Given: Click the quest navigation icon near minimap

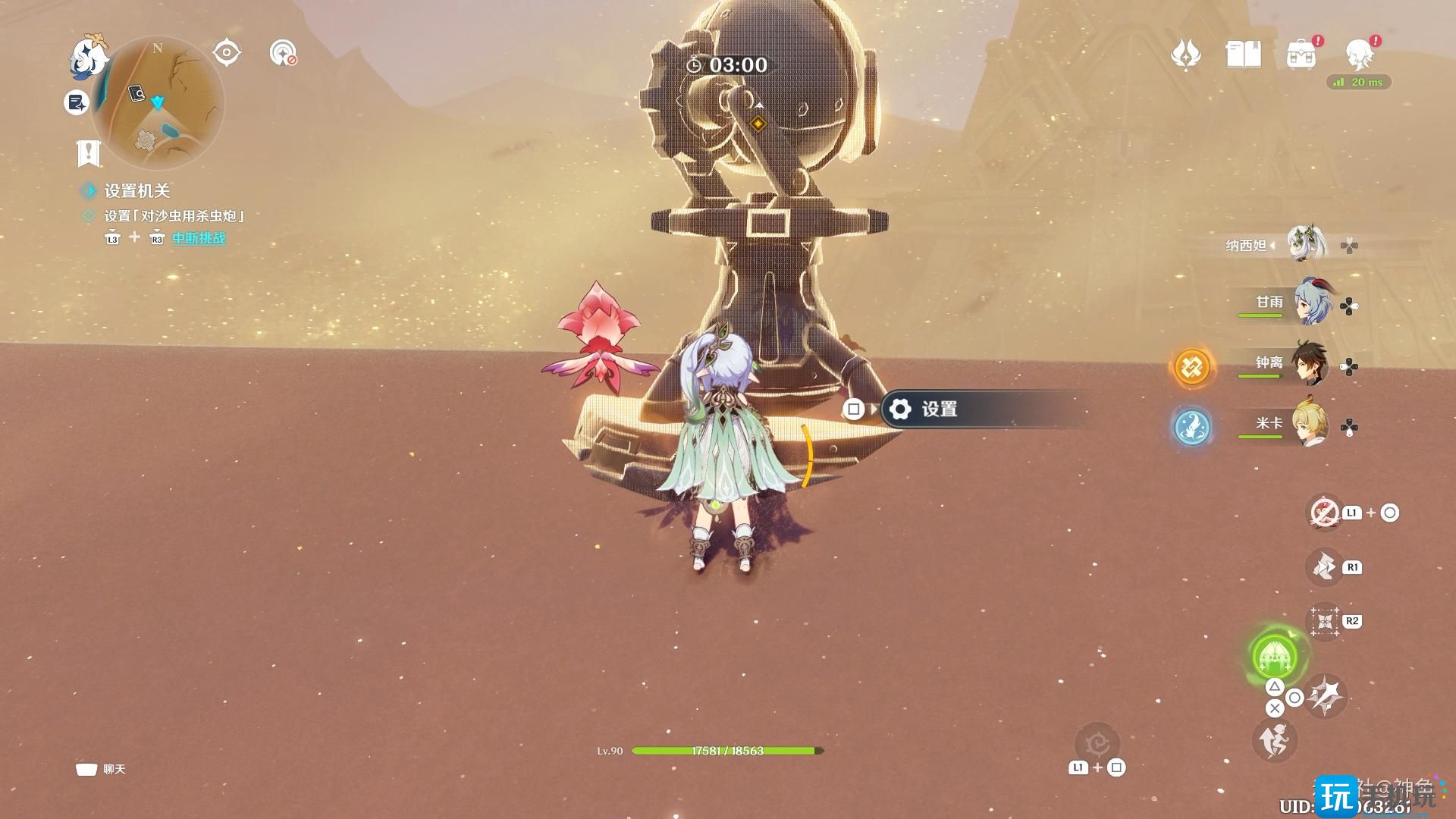Looking at the screenshot, I should (284, 53).
